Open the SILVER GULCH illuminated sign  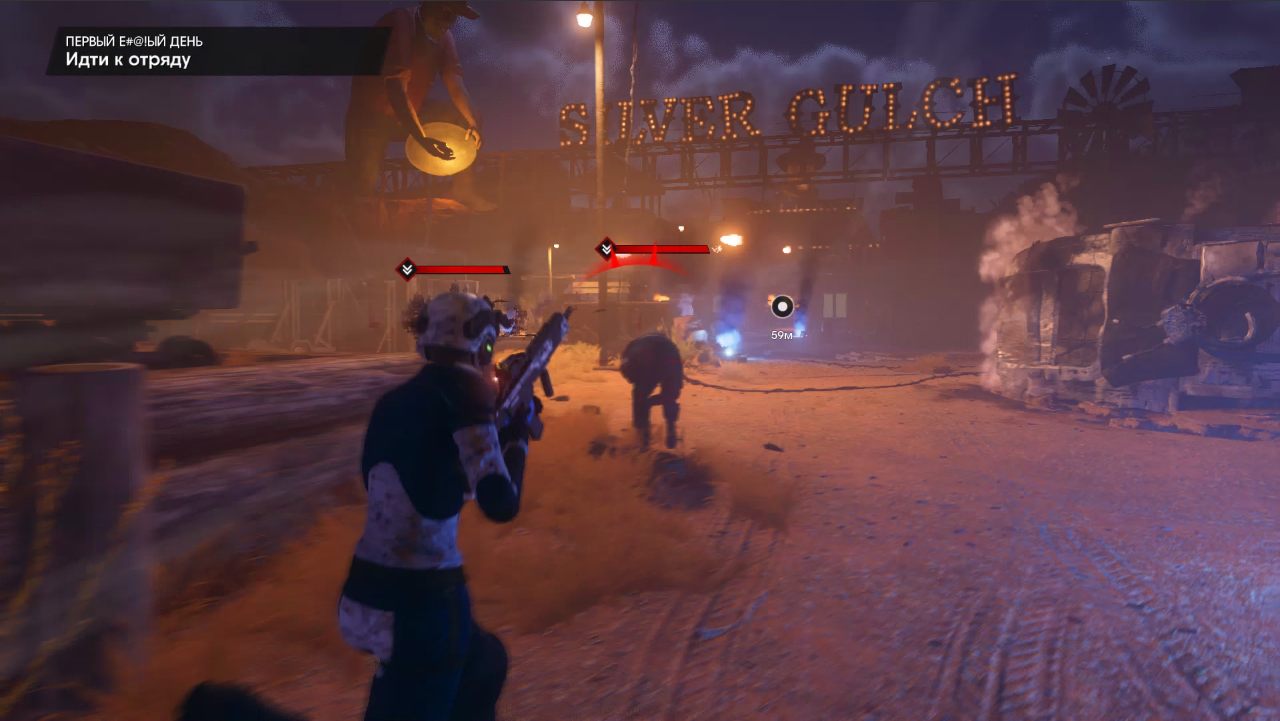click(x=790, y=110)
